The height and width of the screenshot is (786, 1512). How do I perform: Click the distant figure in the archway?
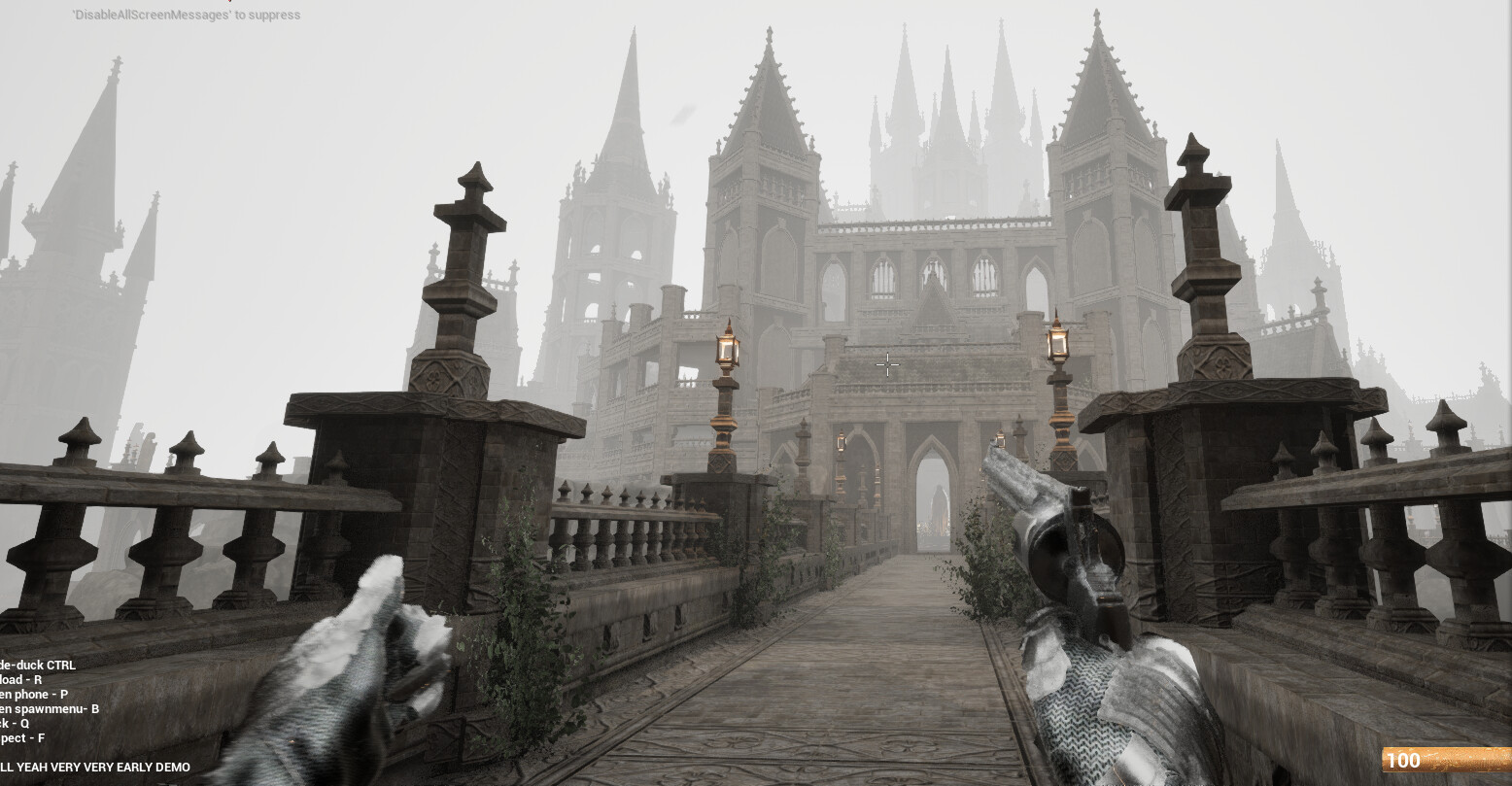click(939, 510)
